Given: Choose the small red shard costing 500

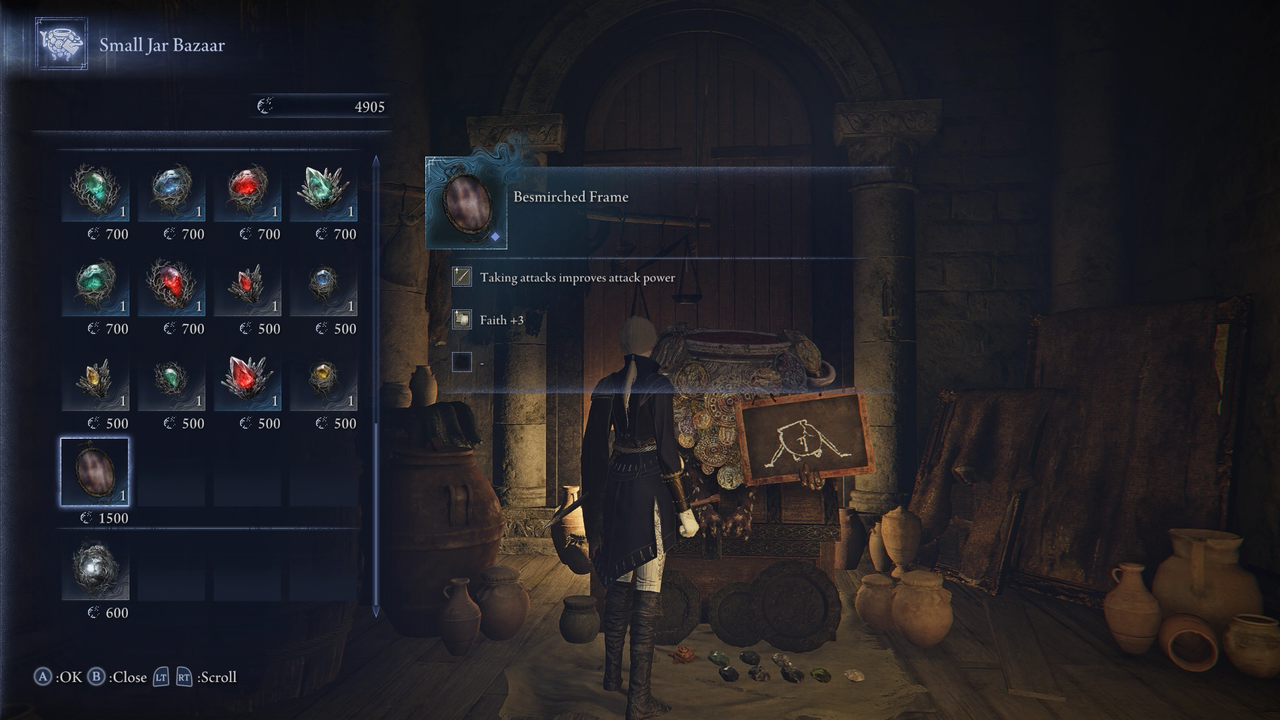Looking at the screenshot, I should pos(247,283).
